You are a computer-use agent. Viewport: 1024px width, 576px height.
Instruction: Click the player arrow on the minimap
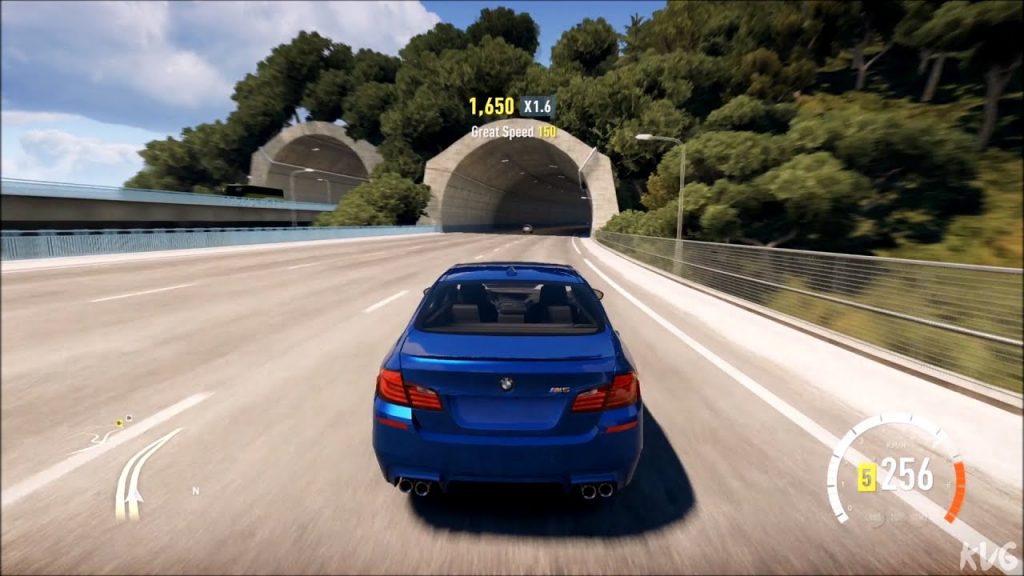click(x=133, y=496)
